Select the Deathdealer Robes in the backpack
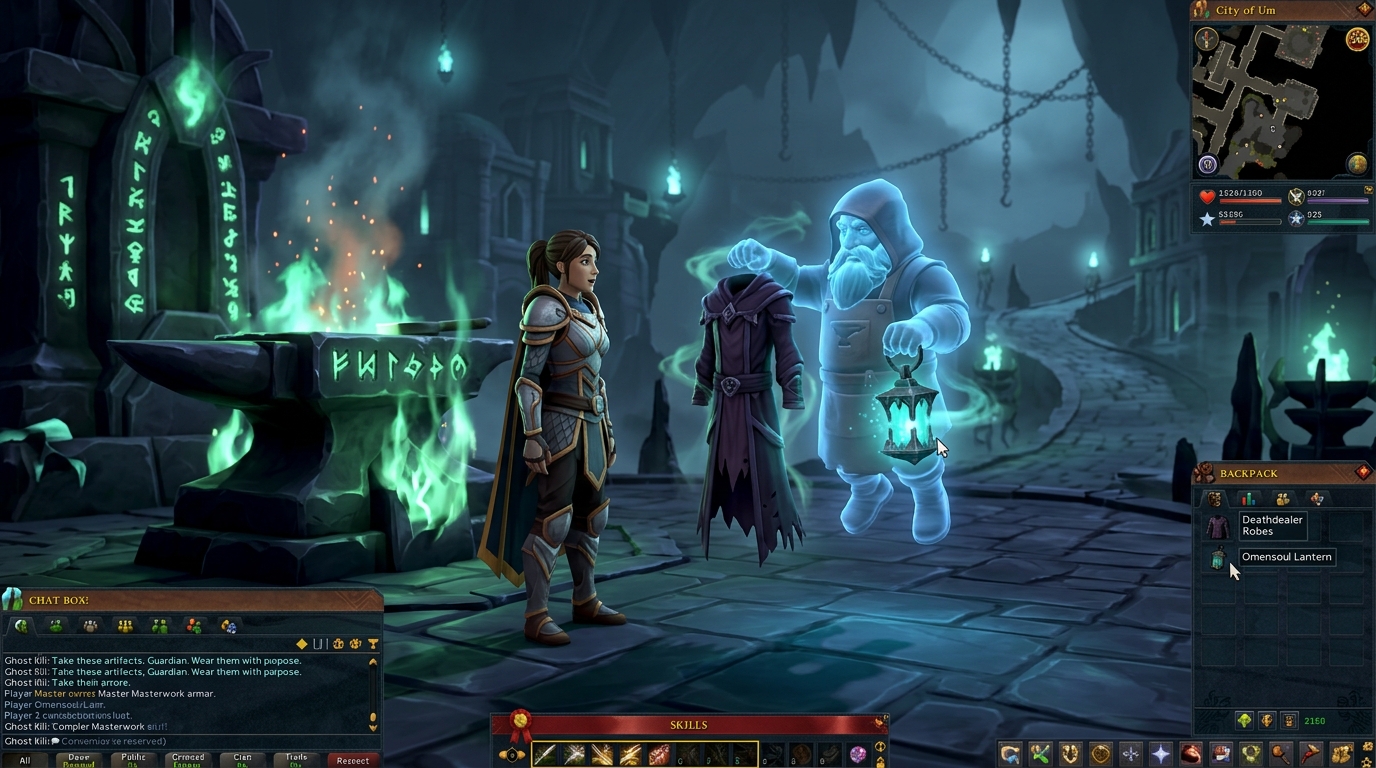 tap(1217, 526)
